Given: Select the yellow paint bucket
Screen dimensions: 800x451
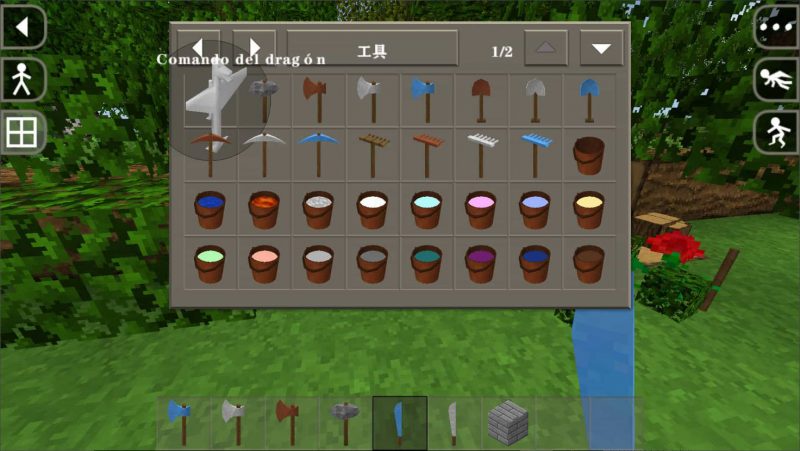Looking at the screenshot, I should [588, 208].
